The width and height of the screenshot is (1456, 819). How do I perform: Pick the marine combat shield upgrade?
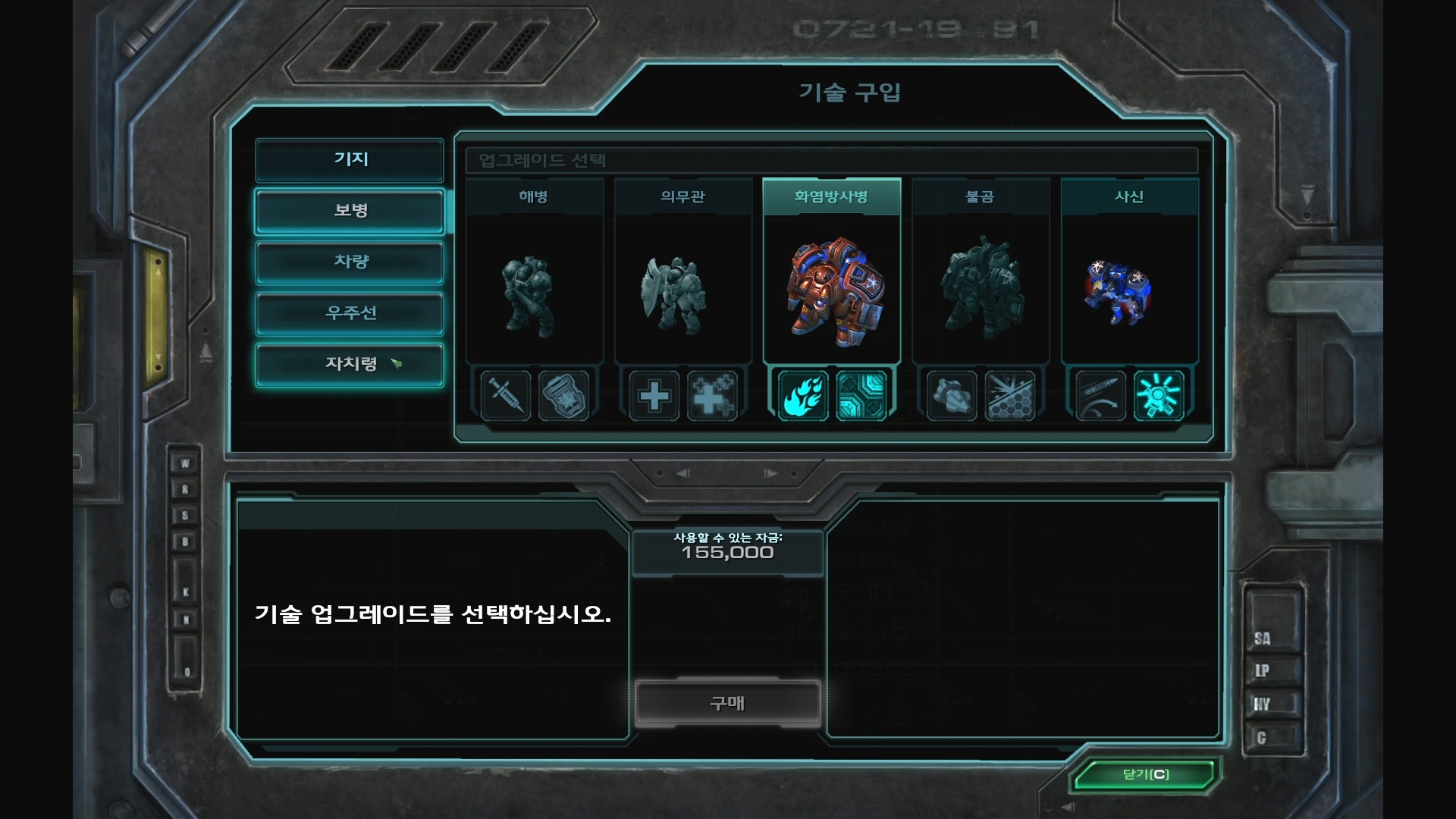coord(563,395)
